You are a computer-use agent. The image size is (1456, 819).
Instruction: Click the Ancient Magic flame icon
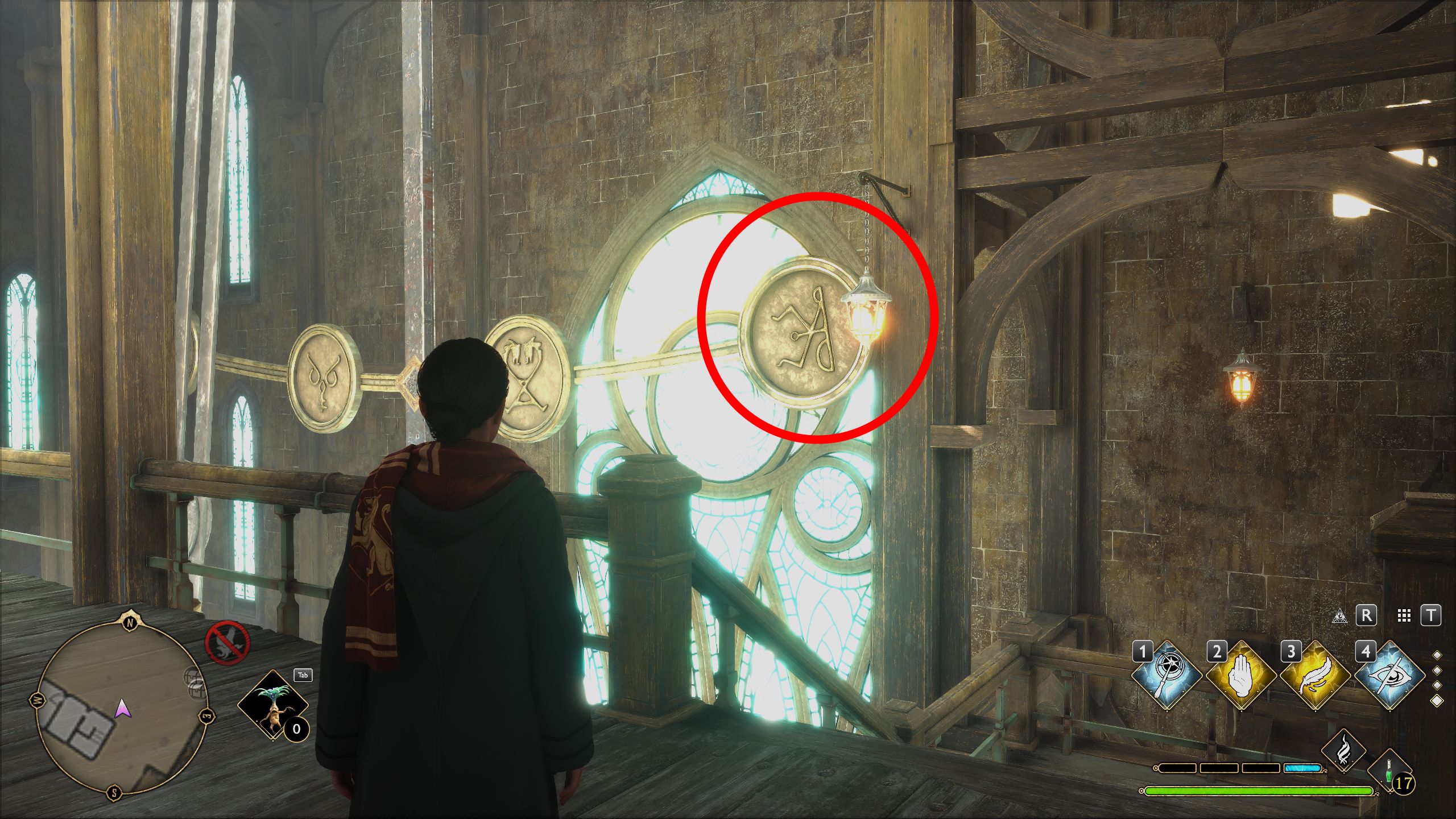tap(1343, 750)
